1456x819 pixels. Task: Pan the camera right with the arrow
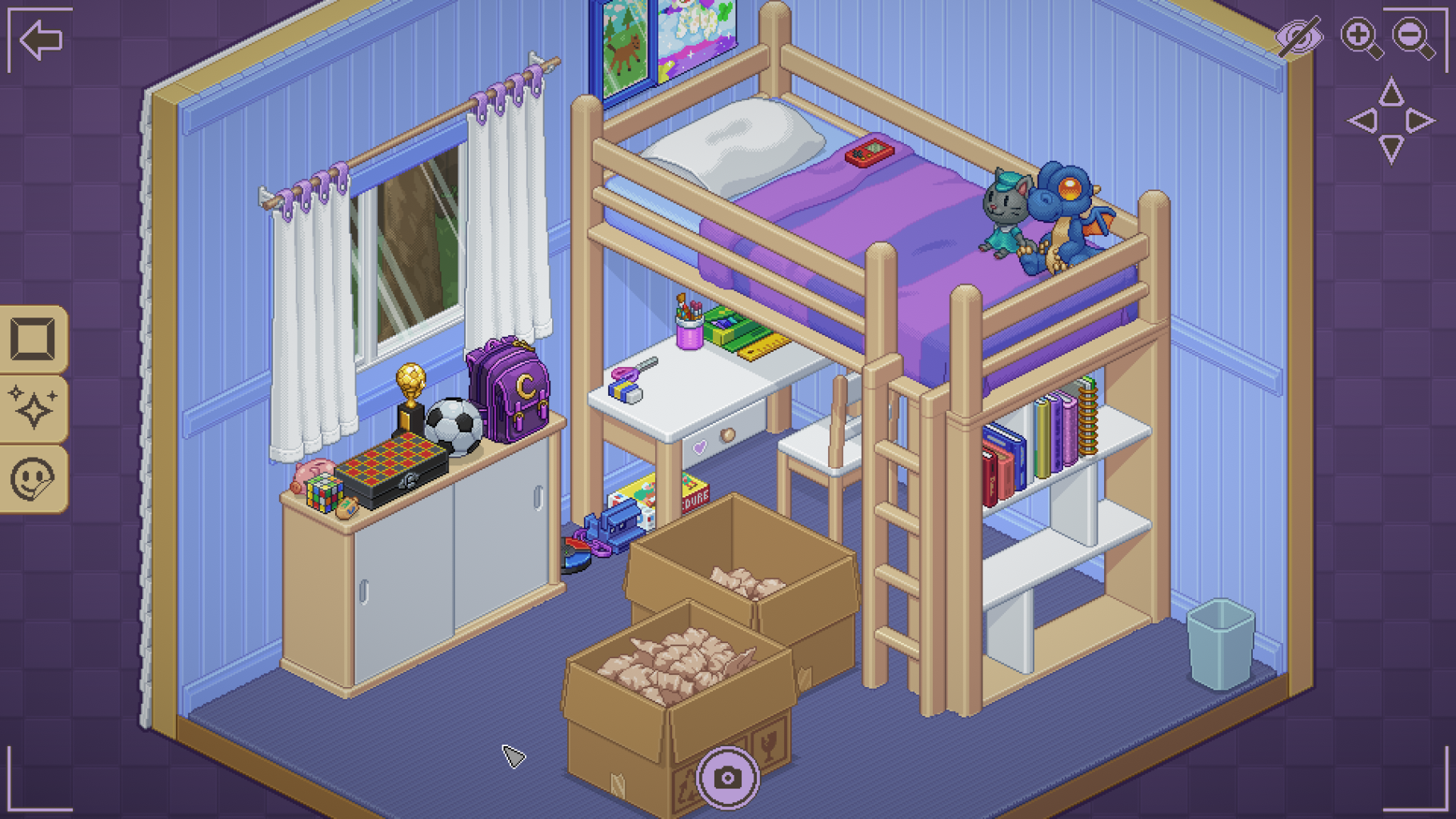click(1420, 121)
